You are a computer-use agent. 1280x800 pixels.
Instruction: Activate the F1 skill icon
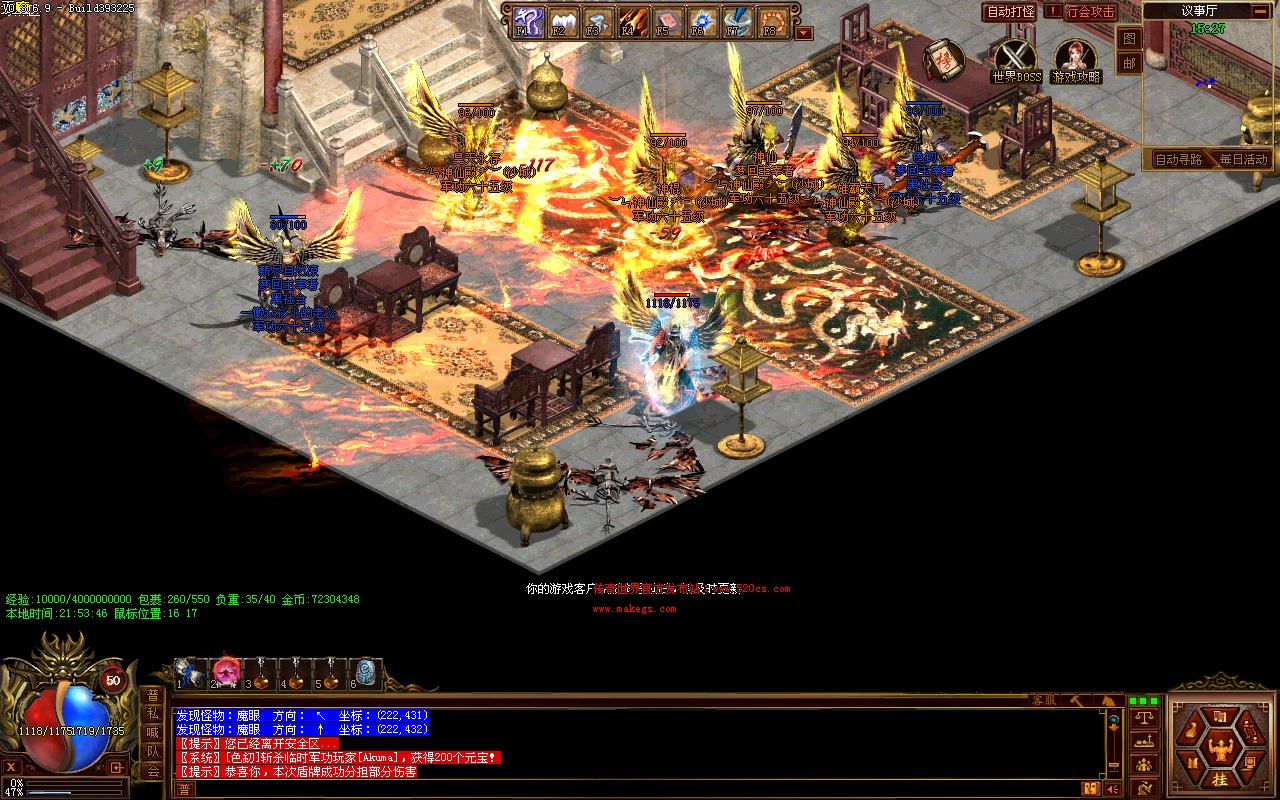527,21
